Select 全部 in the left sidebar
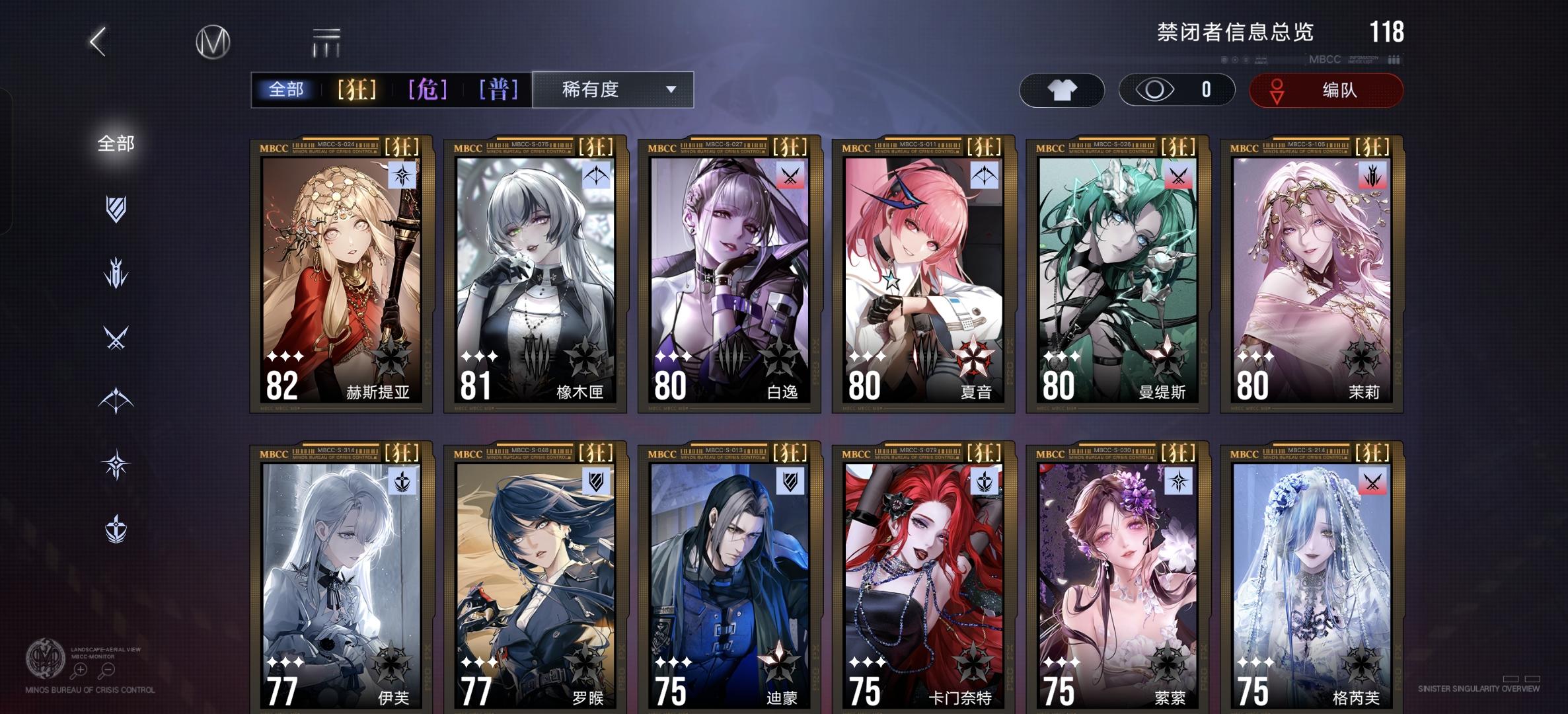Image resolution: width=1568 pixels, height=714 pixels. tap(116, 142)
